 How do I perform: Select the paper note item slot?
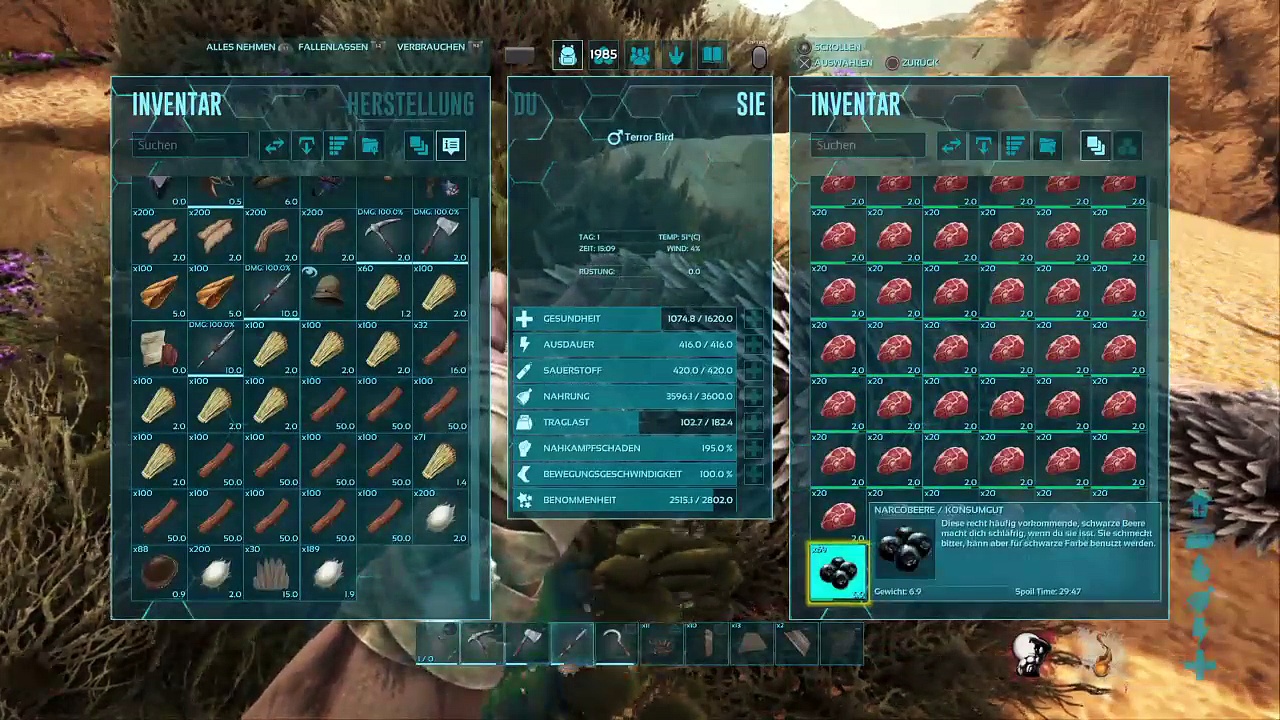pos(159,348)
